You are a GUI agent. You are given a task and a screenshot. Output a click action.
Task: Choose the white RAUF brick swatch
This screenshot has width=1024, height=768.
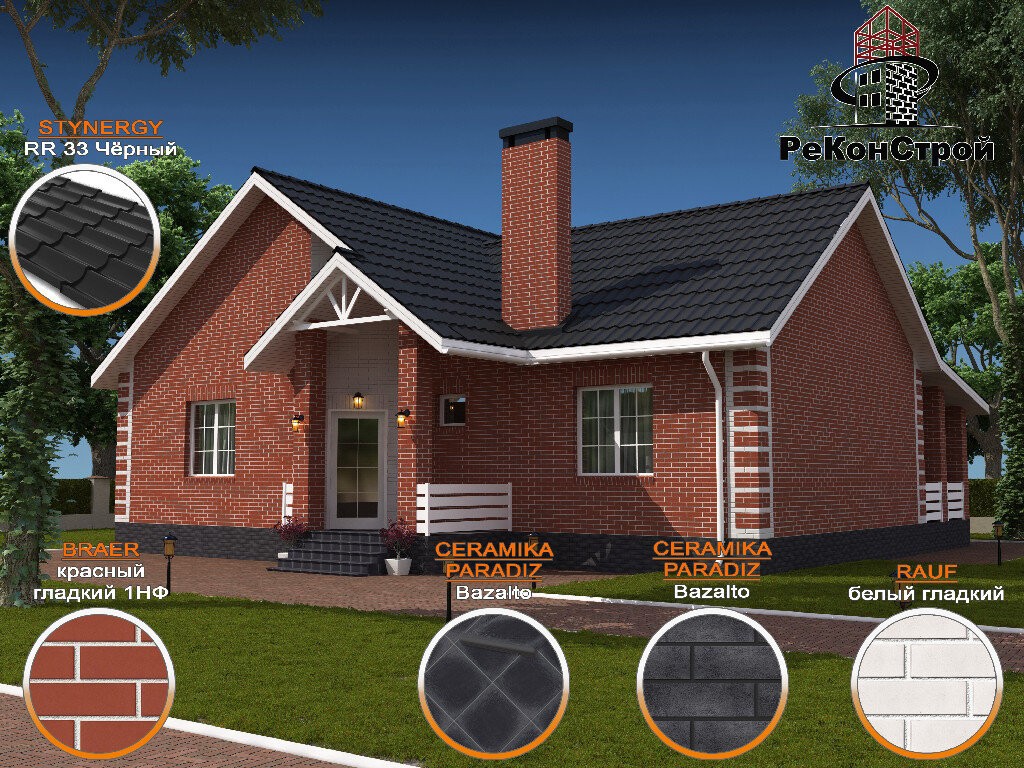click(927, 682)
